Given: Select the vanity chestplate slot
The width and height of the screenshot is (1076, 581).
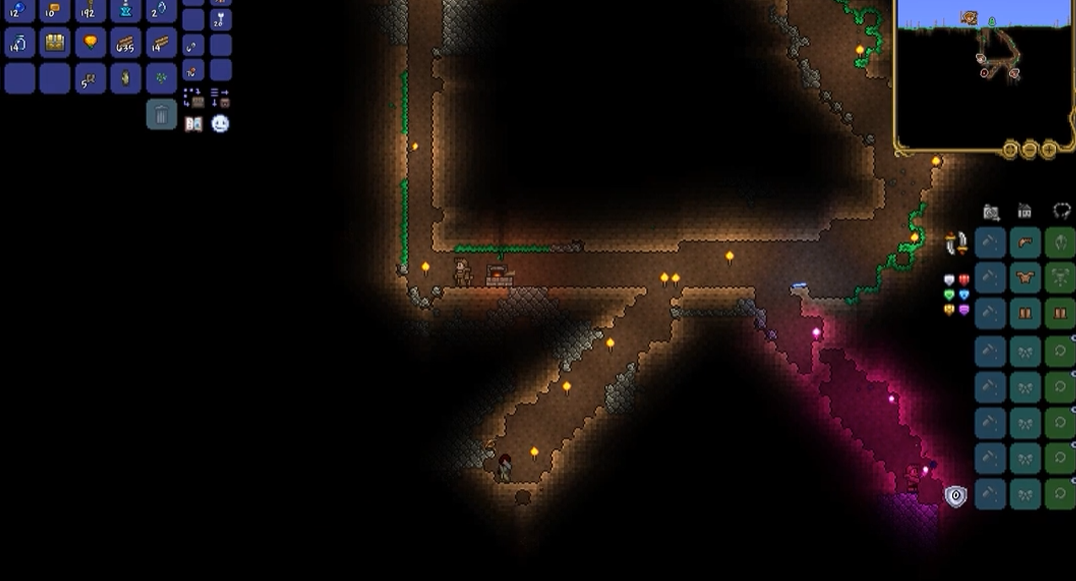Looking at the screenshot, I should pyautogui.click(x=1025, y=278).
